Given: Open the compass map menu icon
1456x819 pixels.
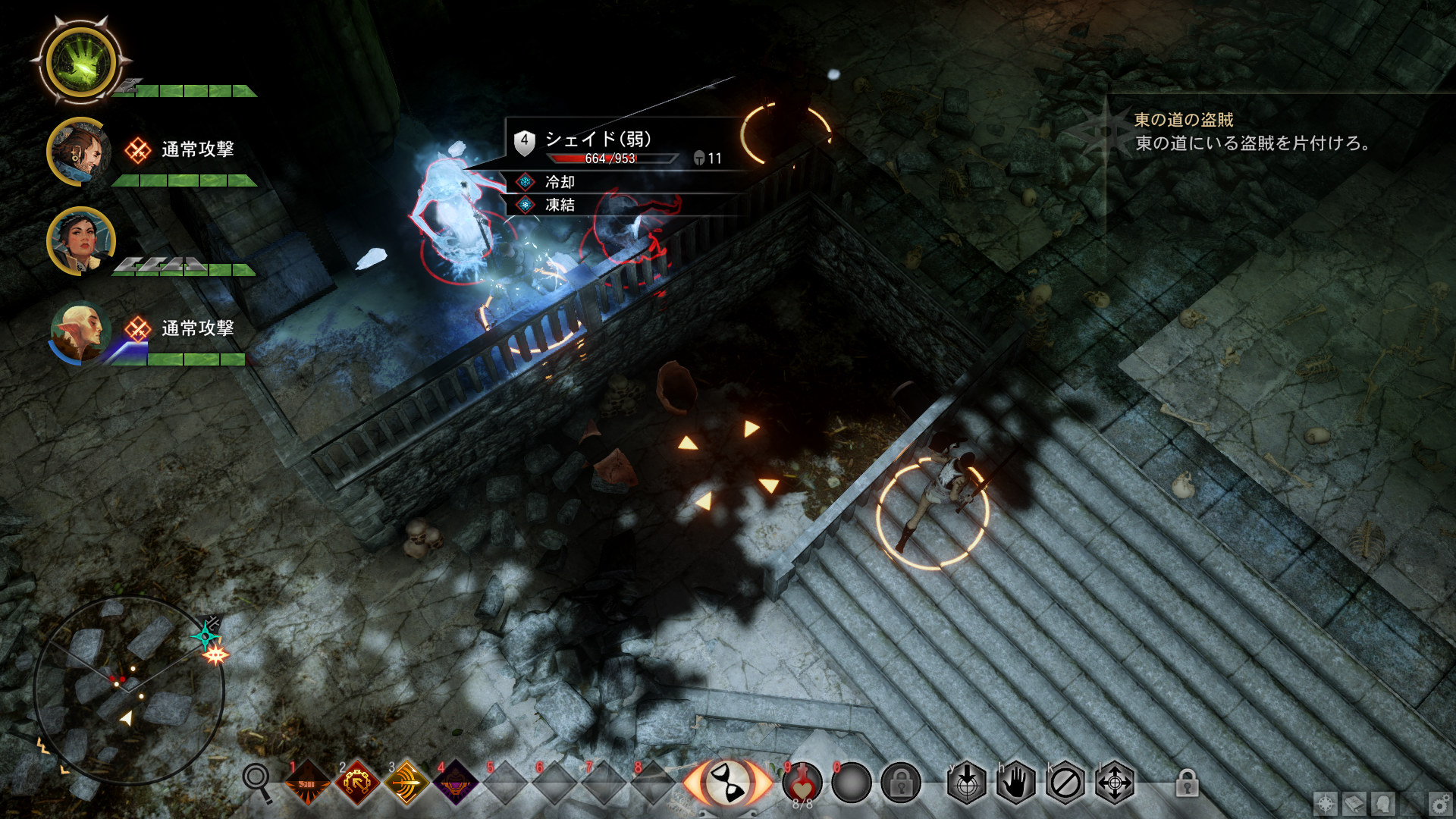Looking at the screenshot, I should click(x=1326, y=803).
